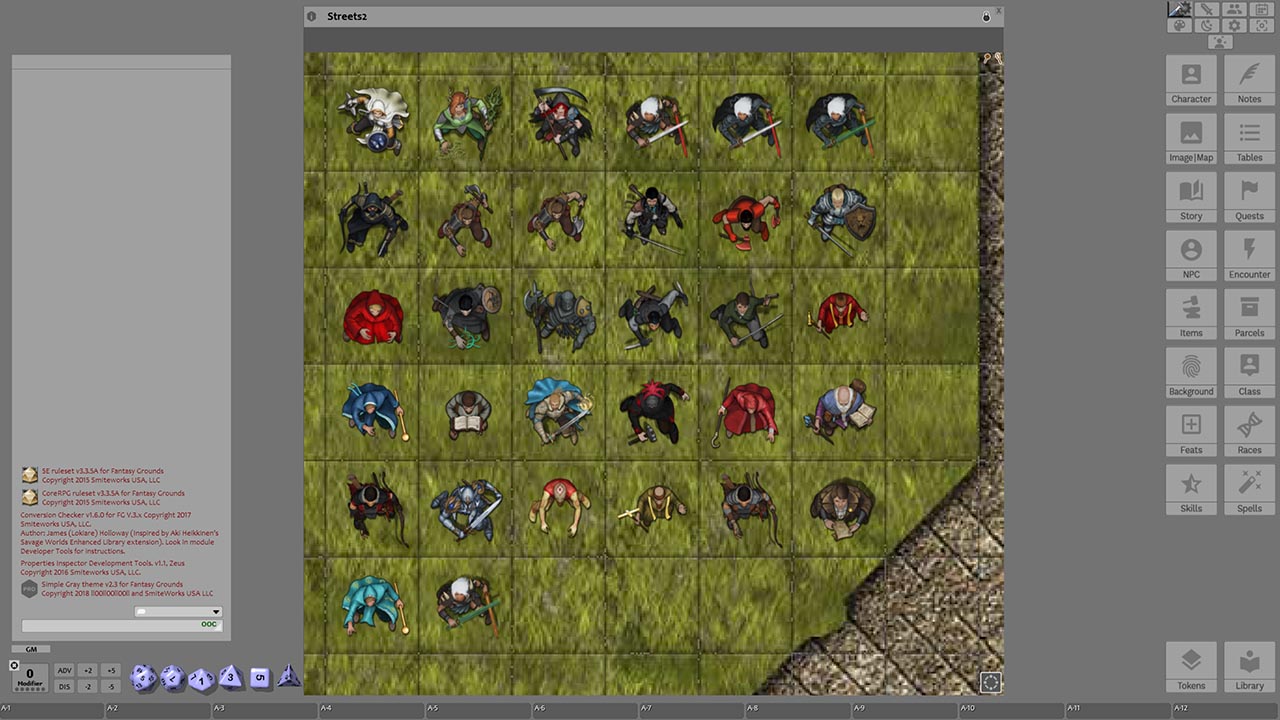Open the Combat Tracker sword icon
The width and height of the screenshot is (1280, 720).
(x=1207, y=9)
